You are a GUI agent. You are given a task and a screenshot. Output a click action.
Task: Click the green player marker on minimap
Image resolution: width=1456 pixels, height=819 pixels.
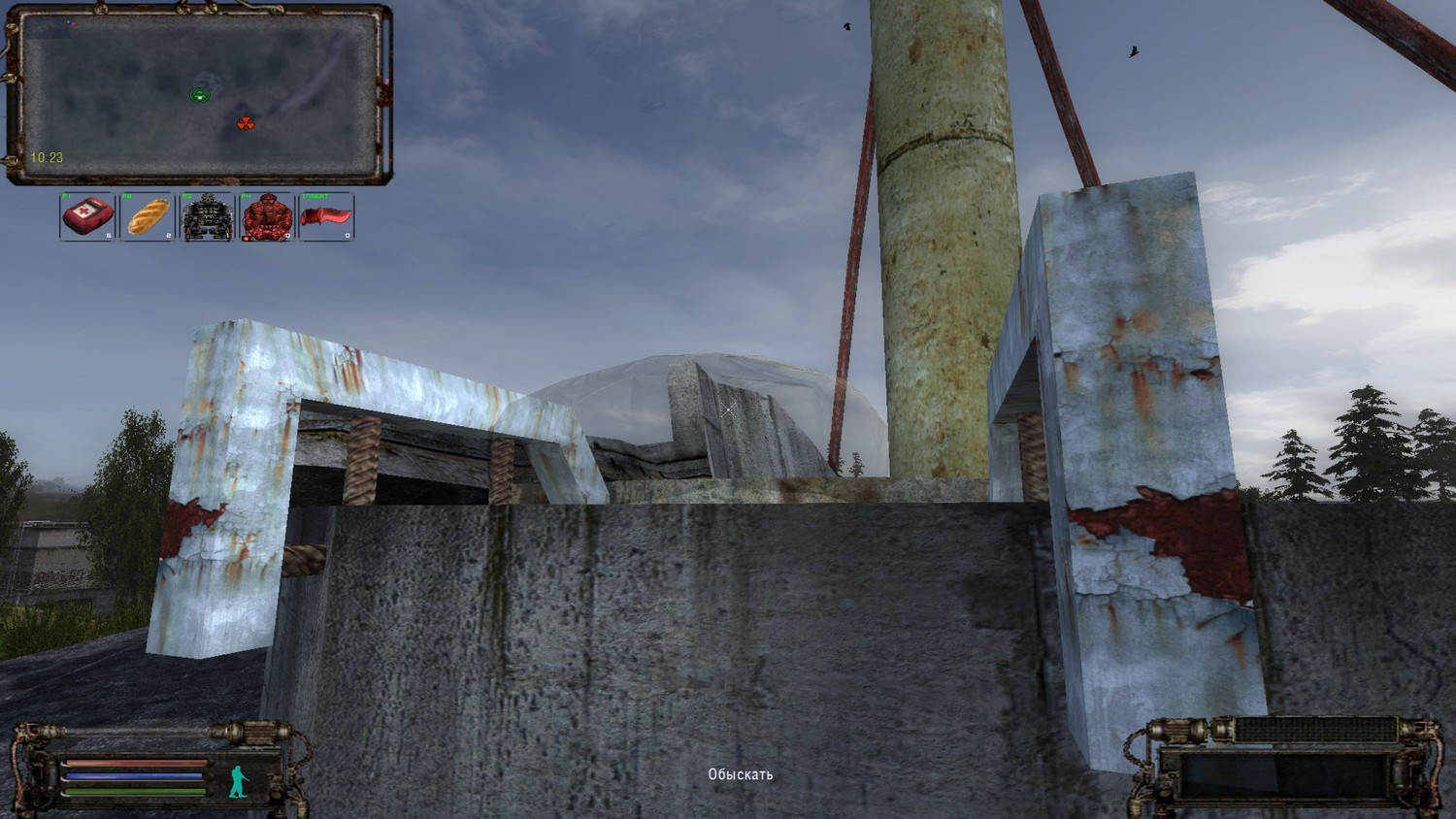click(200, 94)
